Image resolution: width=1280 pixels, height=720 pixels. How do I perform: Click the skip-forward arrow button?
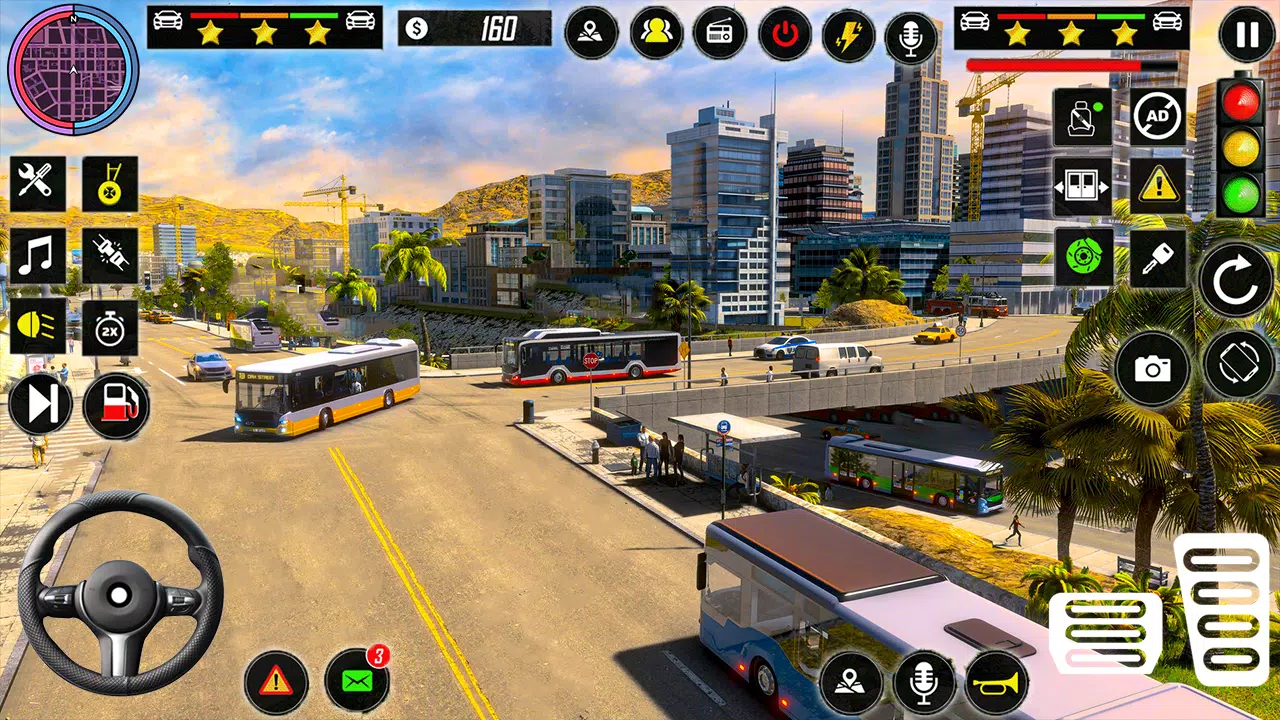(41, 405)
